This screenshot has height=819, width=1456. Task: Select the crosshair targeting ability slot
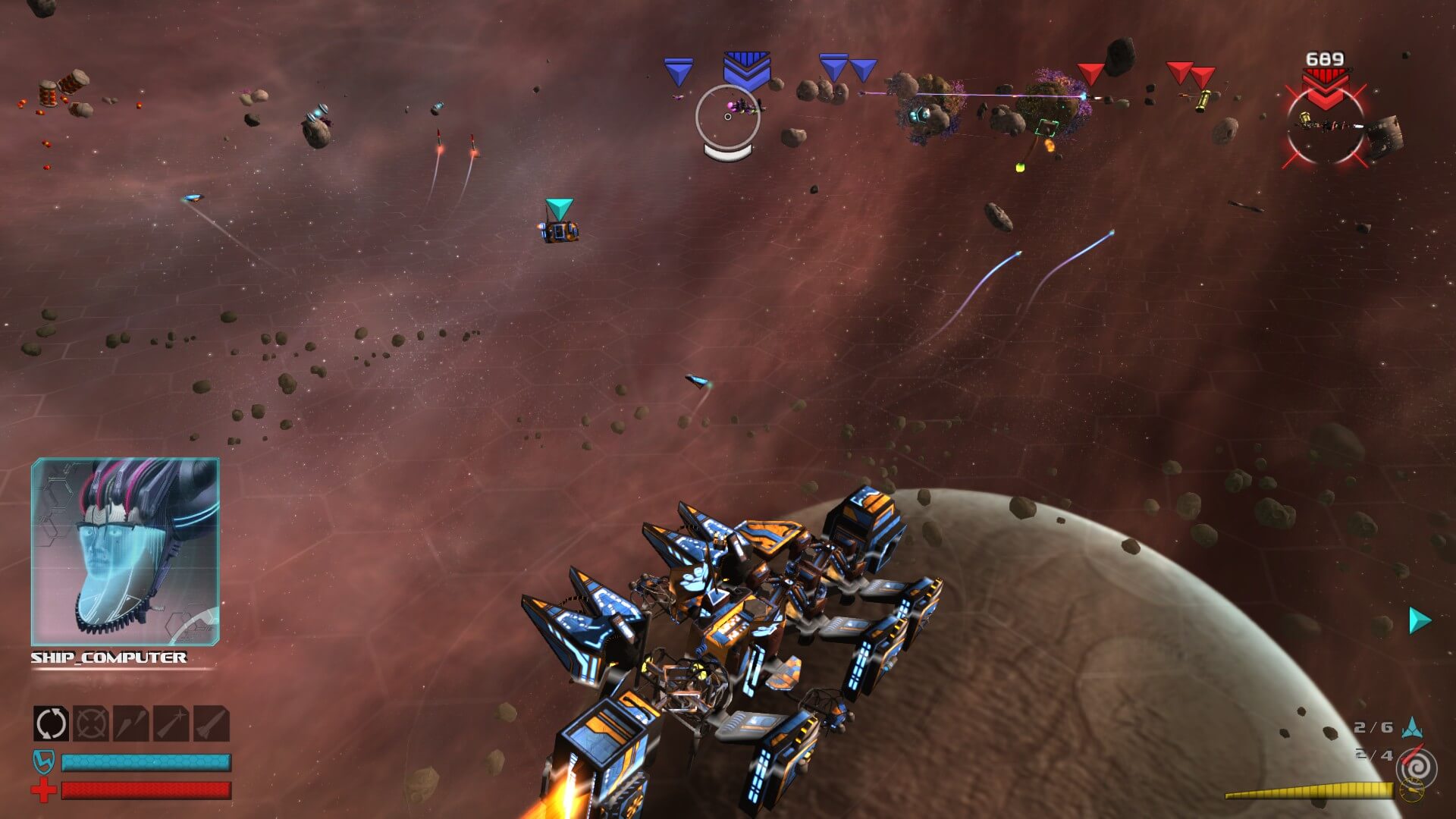point(91,723)
